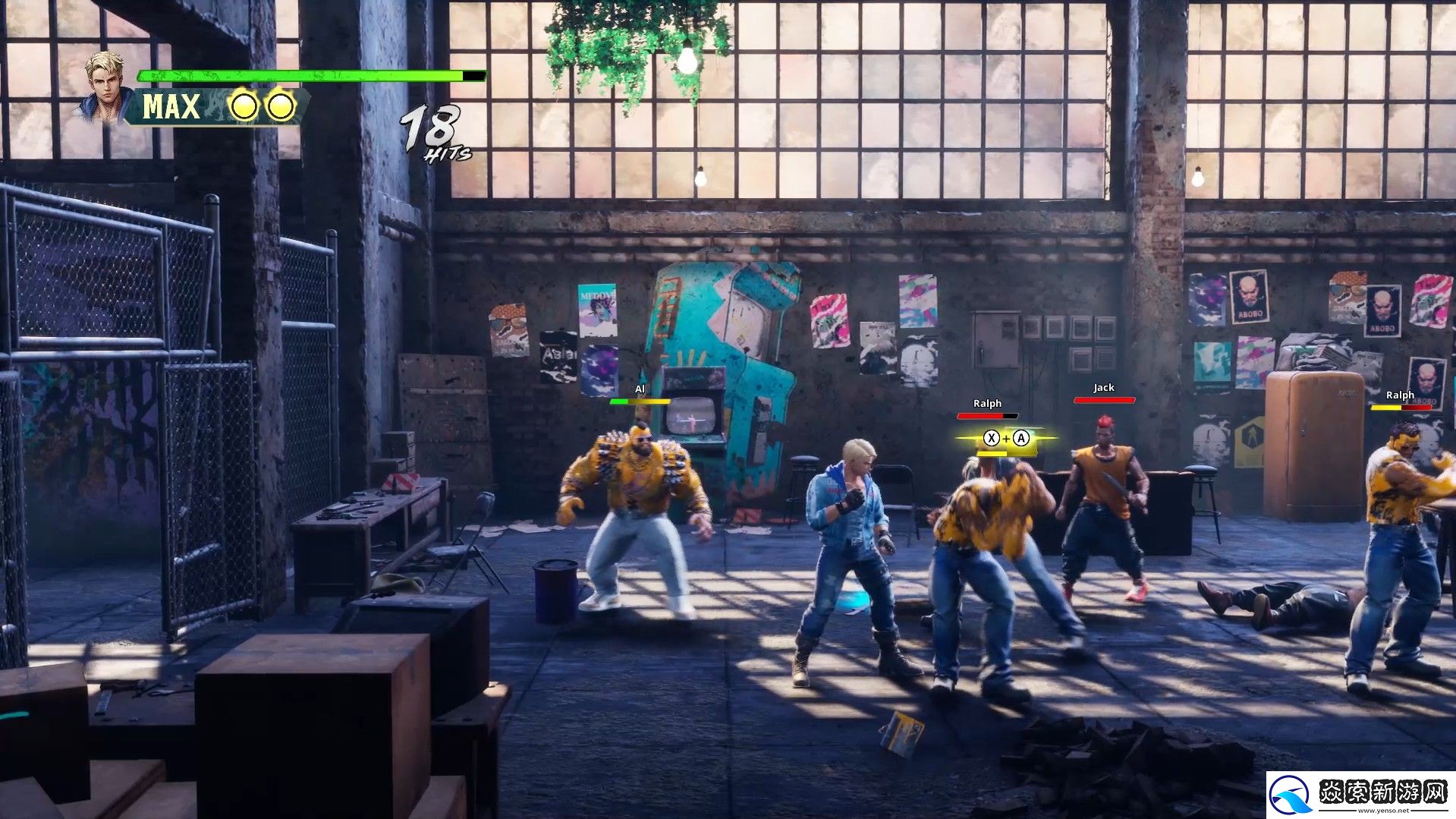Open the yenso.net watermark logo
The height and width of the screenshot is (819, 1456).
[1360, 795]
